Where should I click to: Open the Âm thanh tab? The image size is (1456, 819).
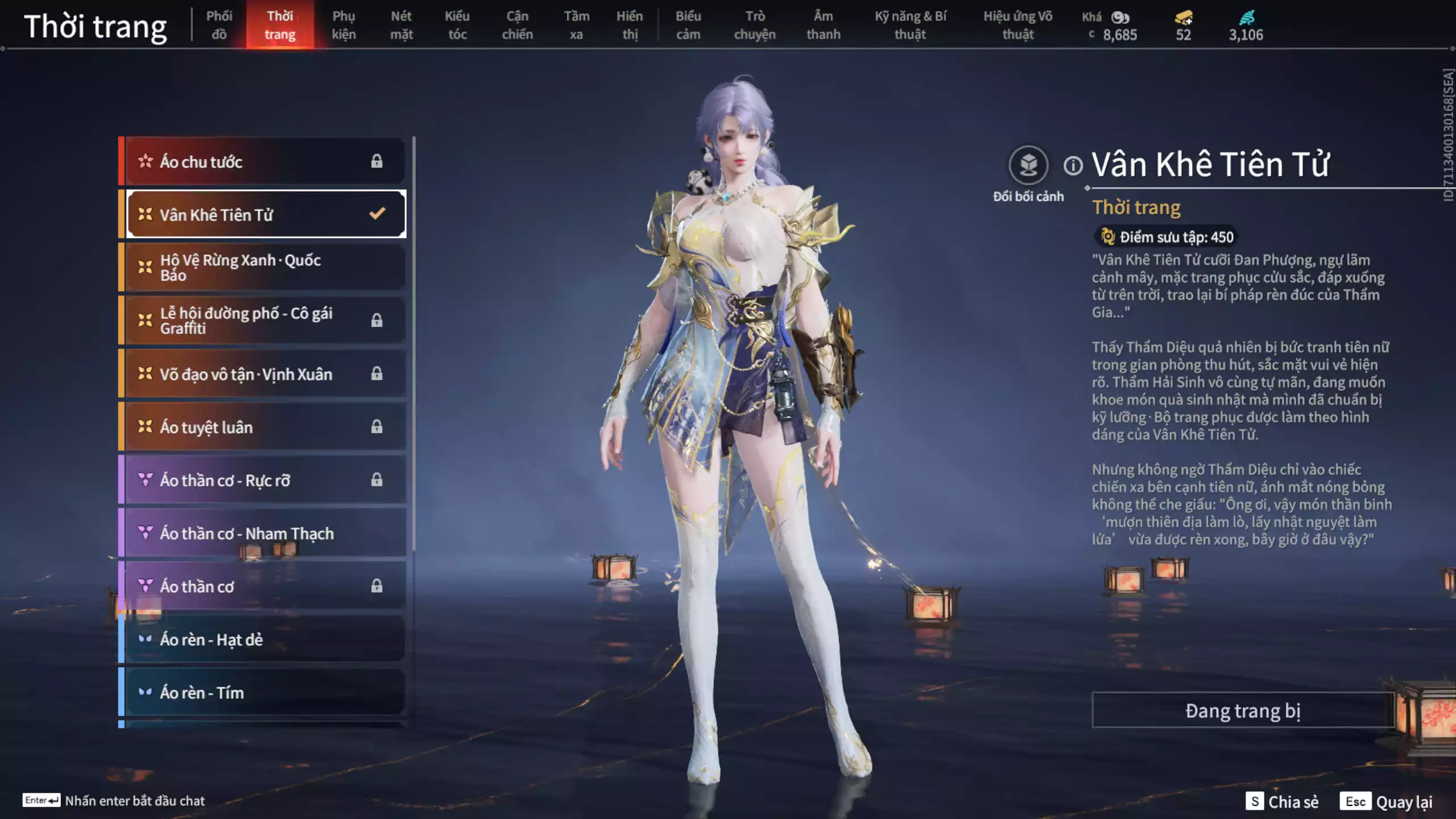pyautogui.click(x=823, y=25)
